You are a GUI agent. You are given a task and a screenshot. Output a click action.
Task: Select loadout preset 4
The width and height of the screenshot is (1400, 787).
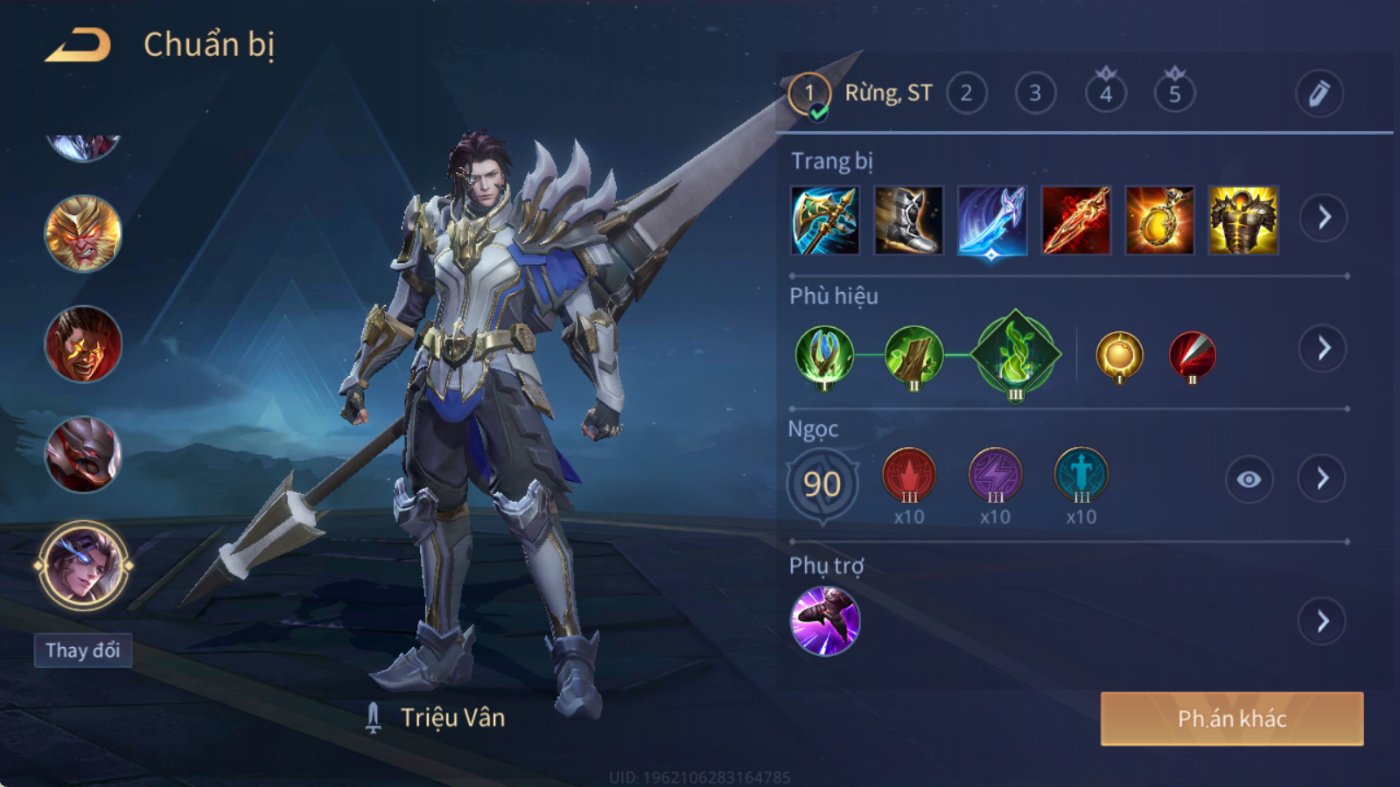pyautogui.click(x=1105, y=94)
